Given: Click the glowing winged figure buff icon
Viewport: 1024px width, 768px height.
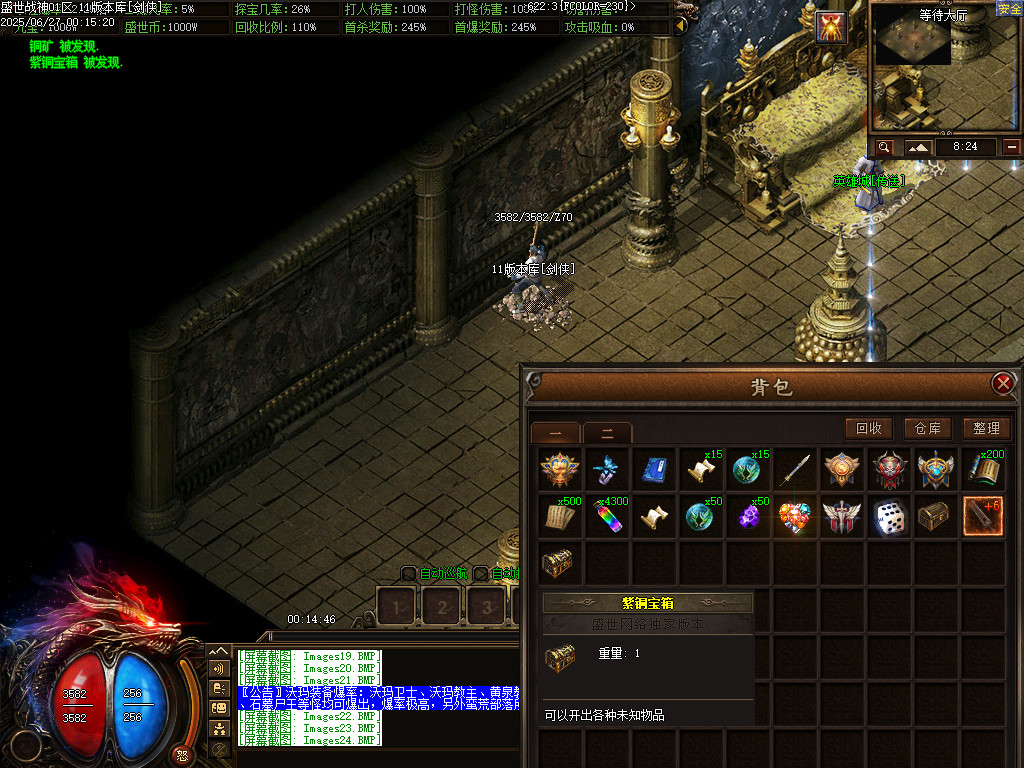Looking at the screenshot, I should click(832, 28).
